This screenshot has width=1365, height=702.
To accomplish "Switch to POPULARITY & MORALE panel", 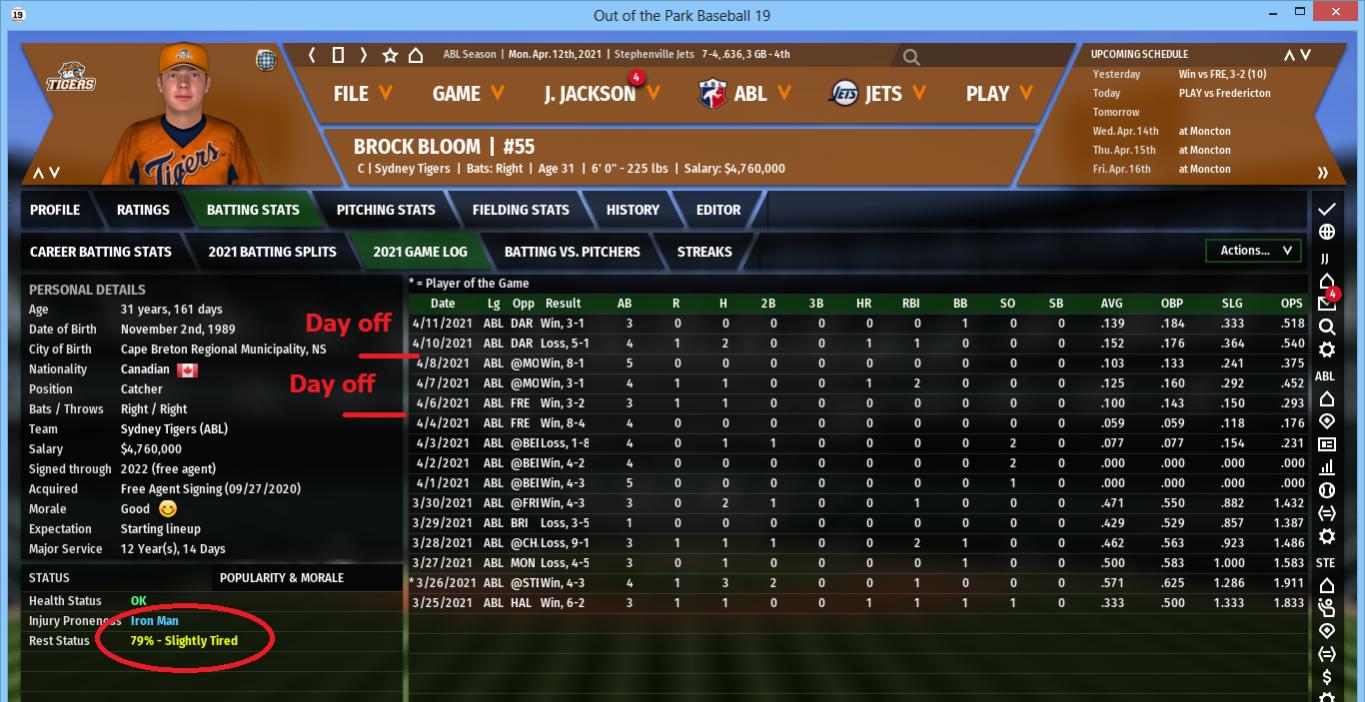I will point(281,578).
